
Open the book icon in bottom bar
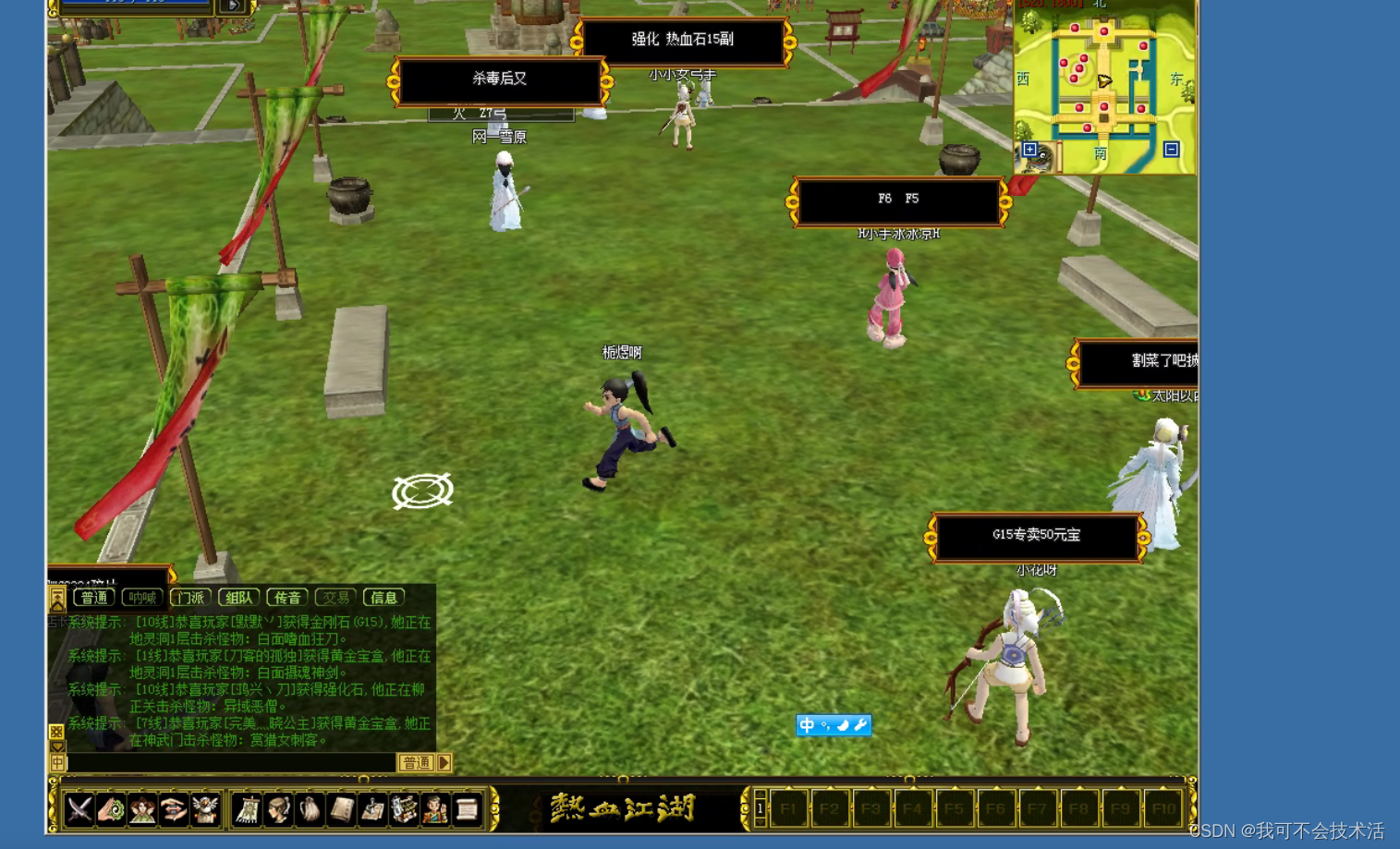[x=341, y=810]
